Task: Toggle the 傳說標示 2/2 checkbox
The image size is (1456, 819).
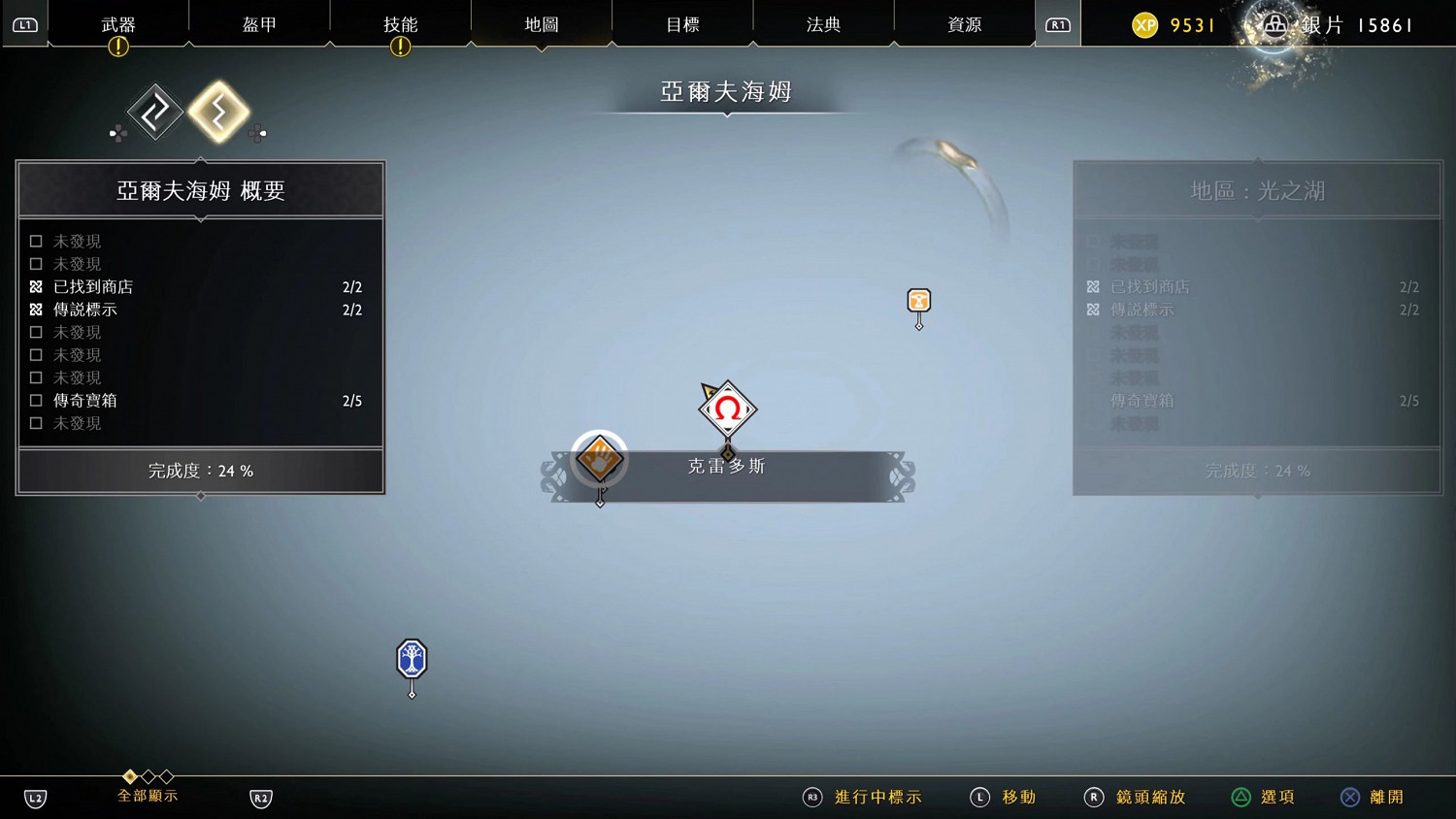Action: (x=36, y=309)
